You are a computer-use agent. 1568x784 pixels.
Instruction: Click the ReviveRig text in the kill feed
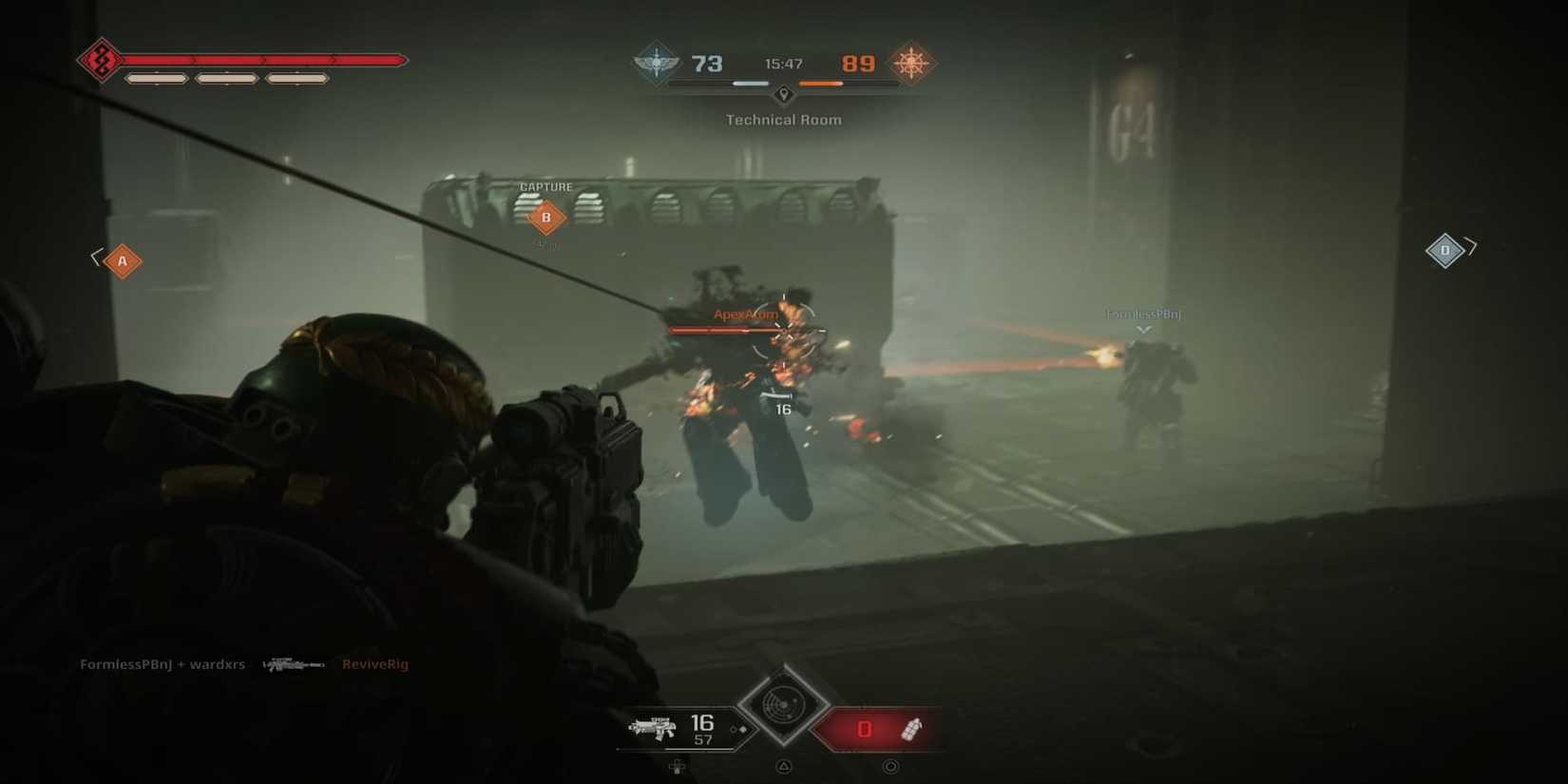point(374,664)
